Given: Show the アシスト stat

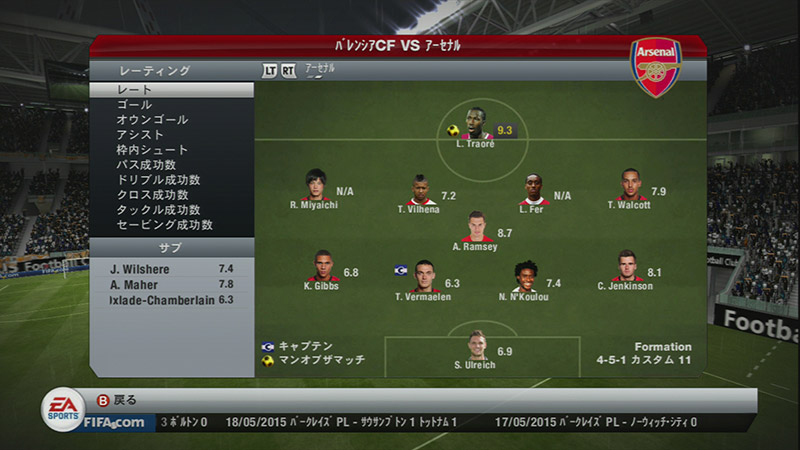Looking at the screenshot, I should pos(170,135).
